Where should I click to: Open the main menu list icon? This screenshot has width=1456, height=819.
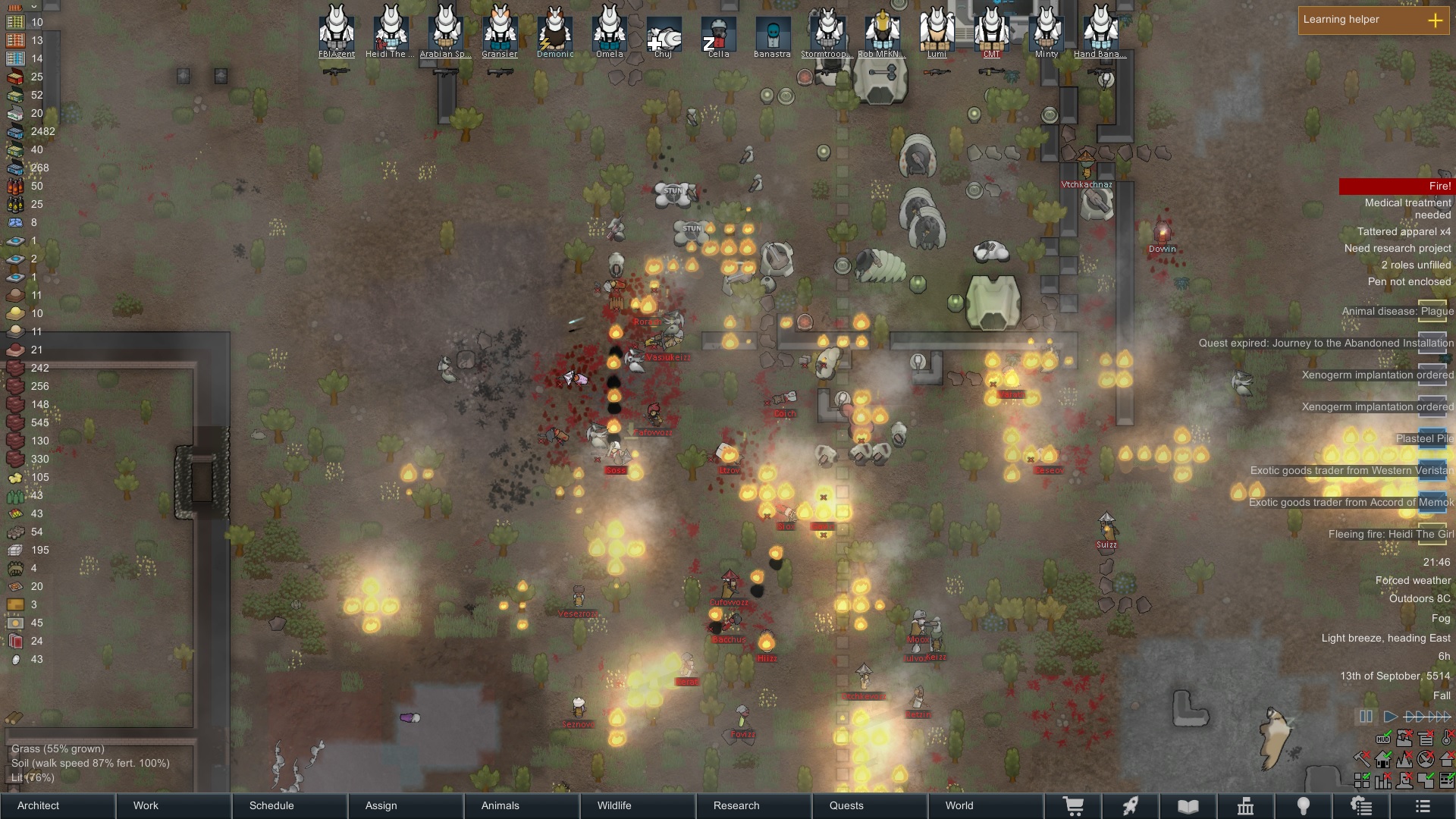pyautogui.click(x=1423, y=806)
